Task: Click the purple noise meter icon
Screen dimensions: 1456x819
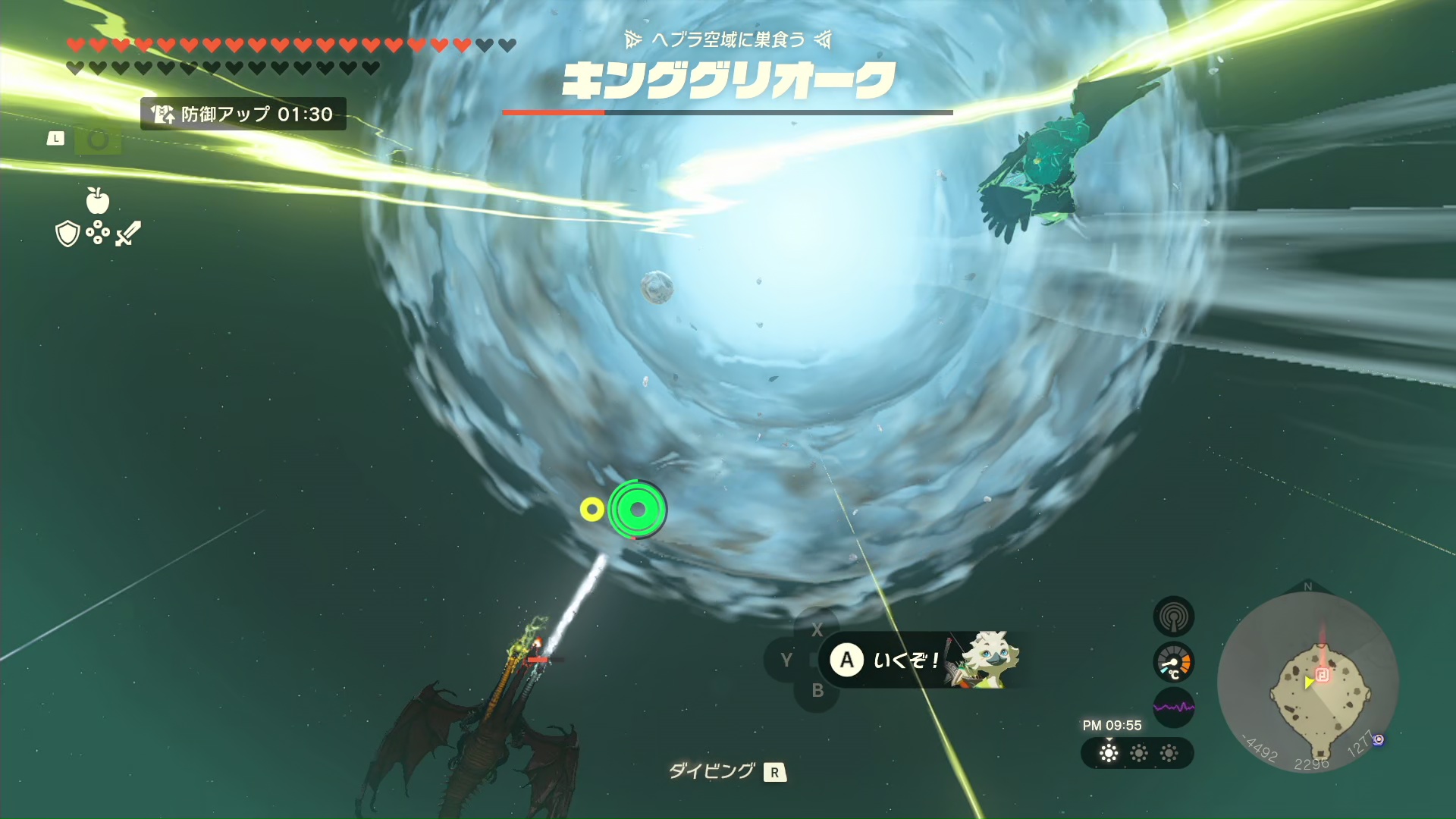Action: coord(1173,708)
